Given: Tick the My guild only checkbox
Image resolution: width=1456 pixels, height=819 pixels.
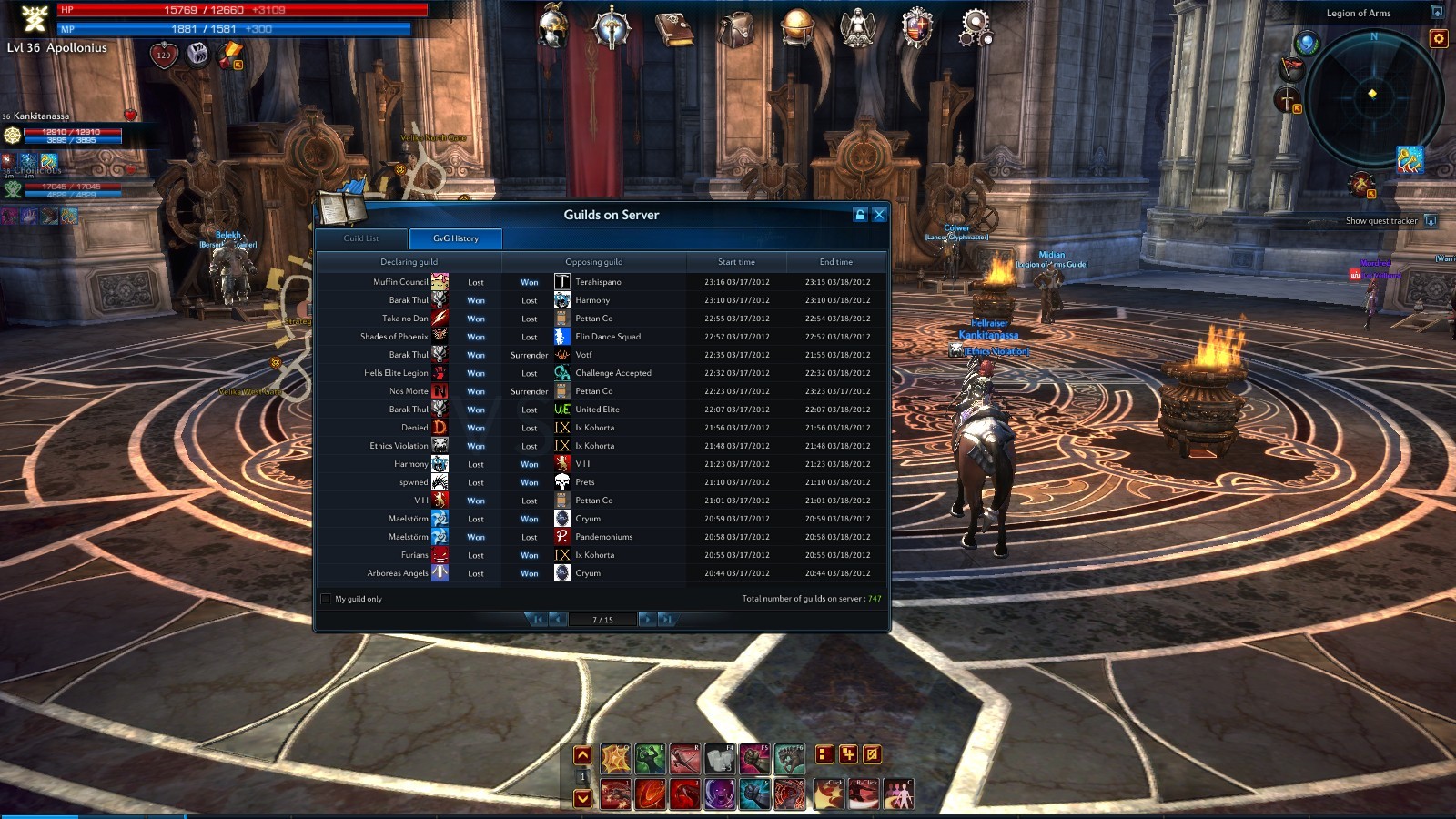Looking at the screenshot, I should (326, 599).
